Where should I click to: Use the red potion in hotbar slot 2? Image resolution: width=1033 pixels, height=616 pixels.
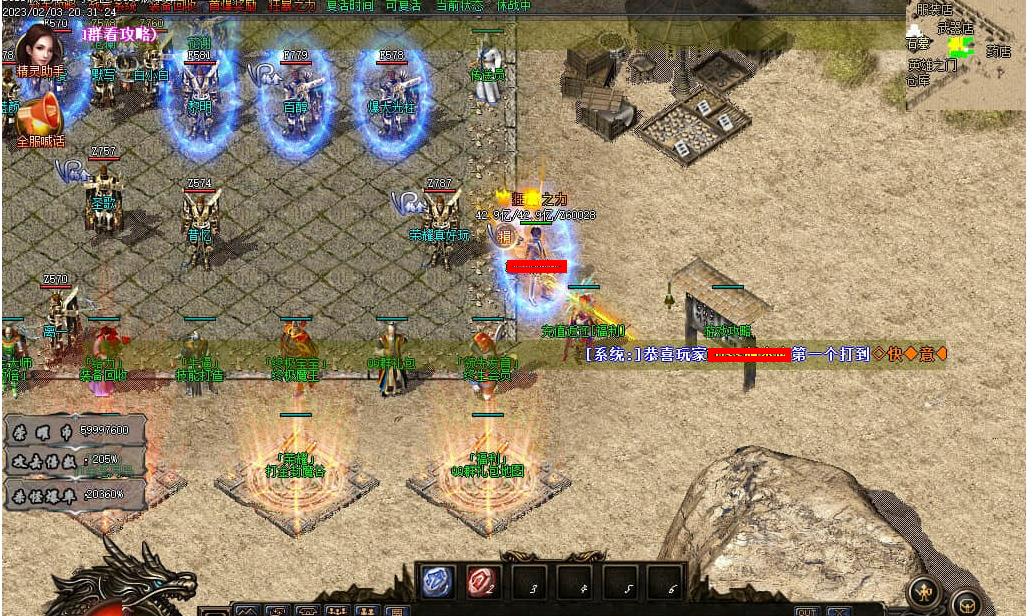[482, 582]
